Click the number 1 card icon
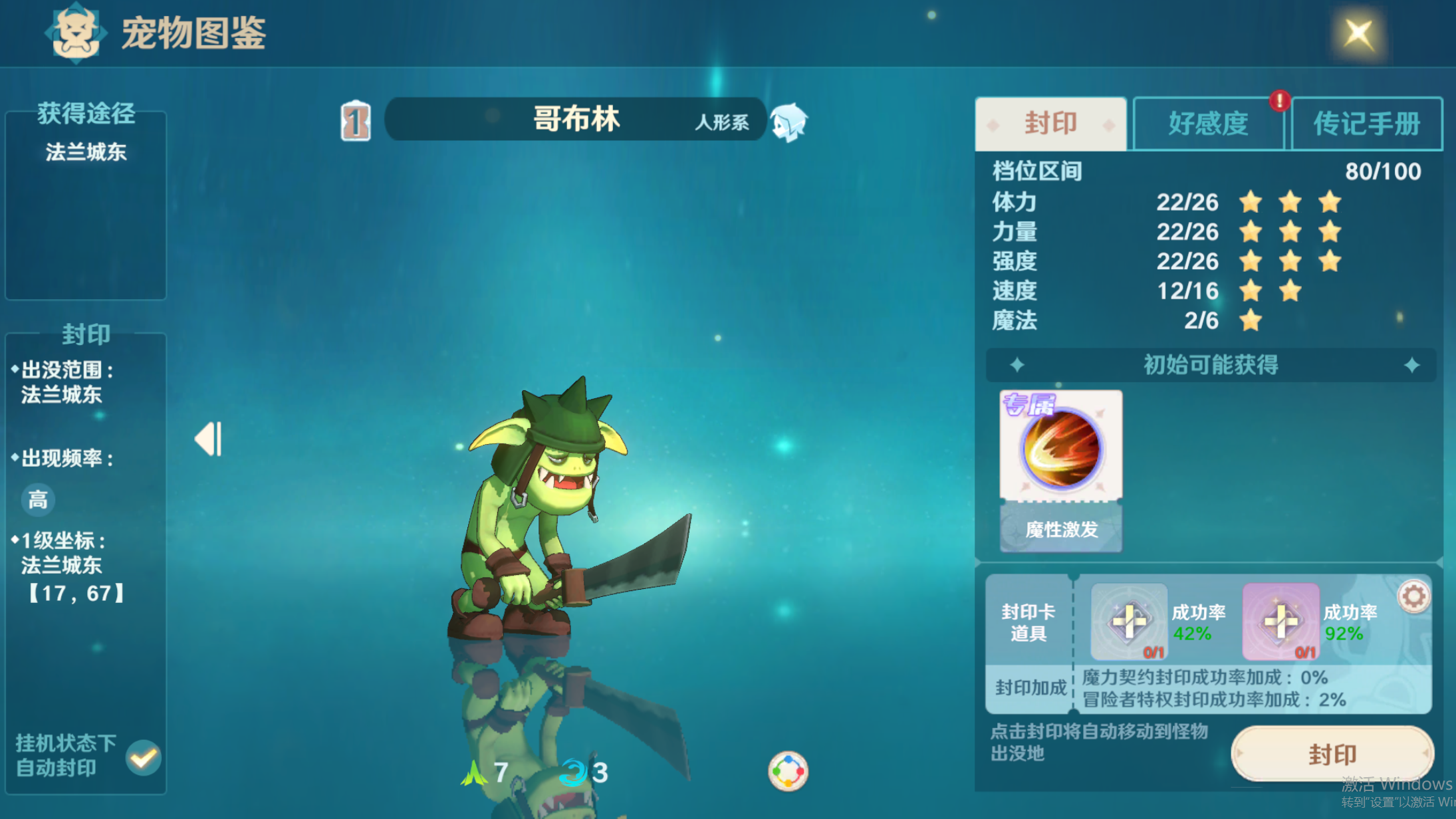 click(356, 122)
